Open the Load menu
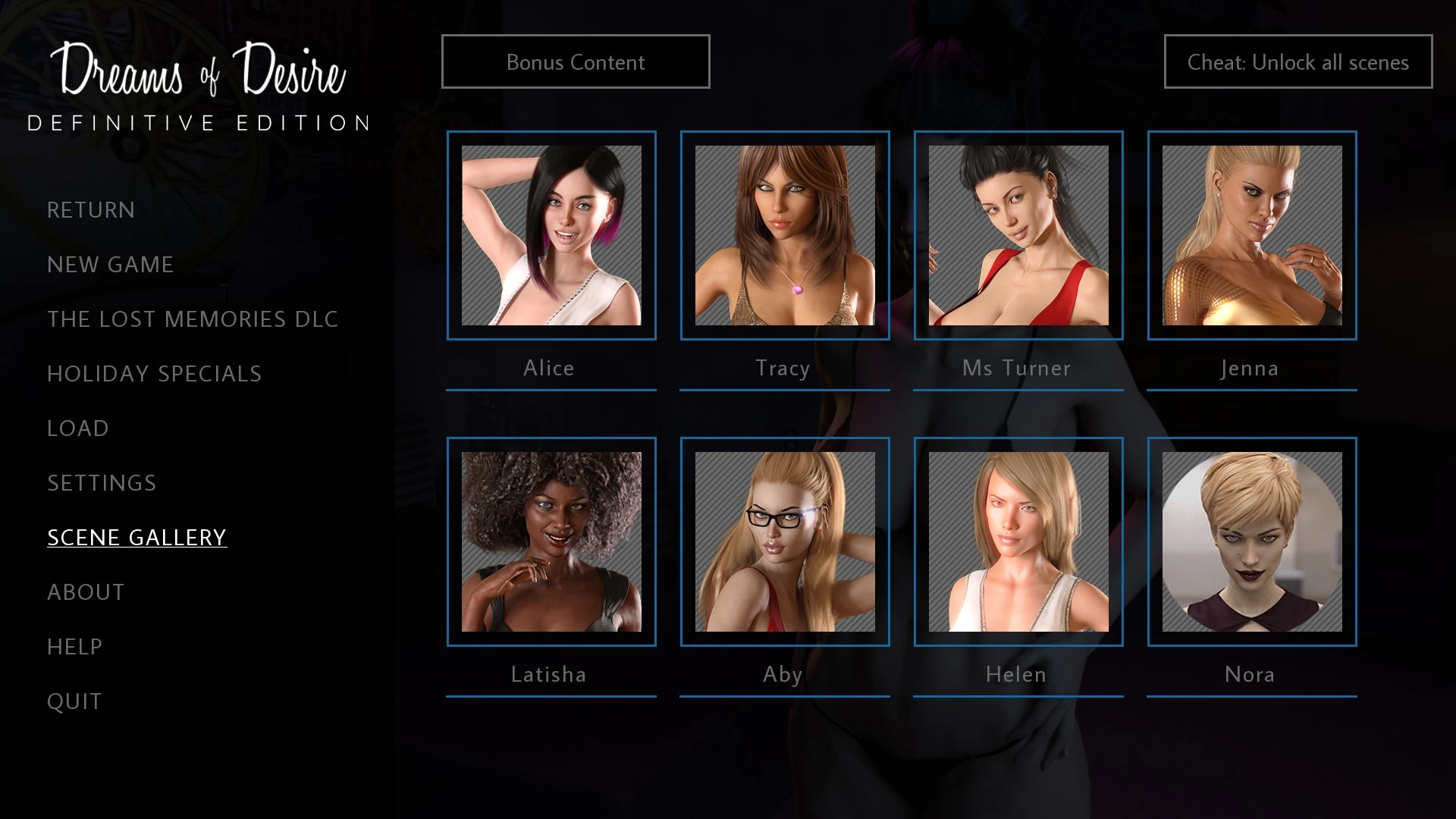This screenshot has height=819, width=1456. (78, 428)
